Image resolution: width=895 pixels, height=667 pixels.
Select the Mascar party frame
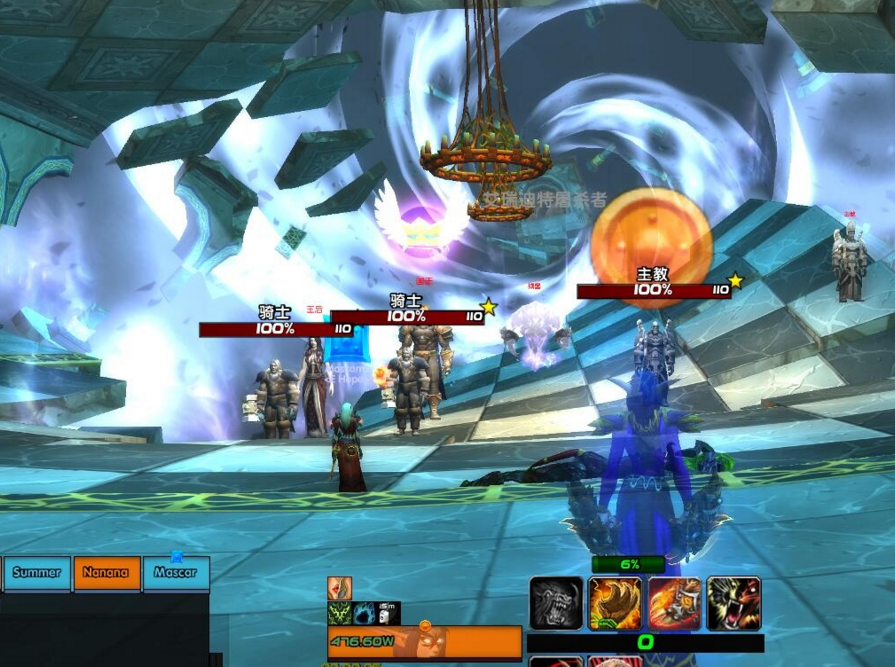(x=175, y=573)
